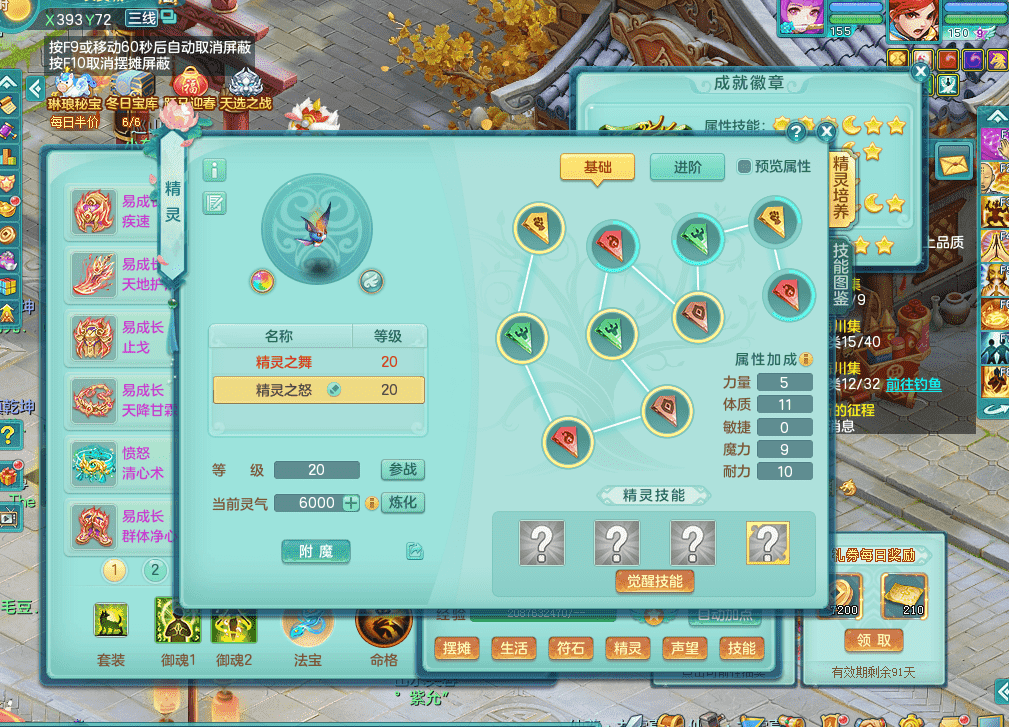Add 灵气 with the plus button

(x=351, y=503)
